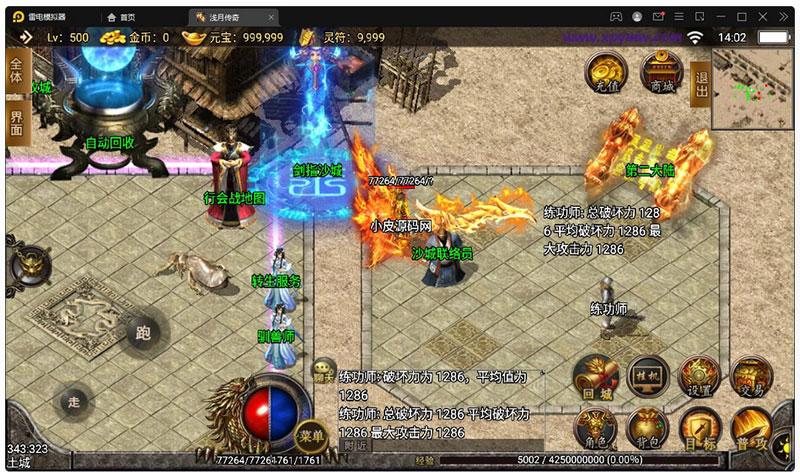Open the 设置 settings
Screen dimensions: 800x472
tap(700, 376)
